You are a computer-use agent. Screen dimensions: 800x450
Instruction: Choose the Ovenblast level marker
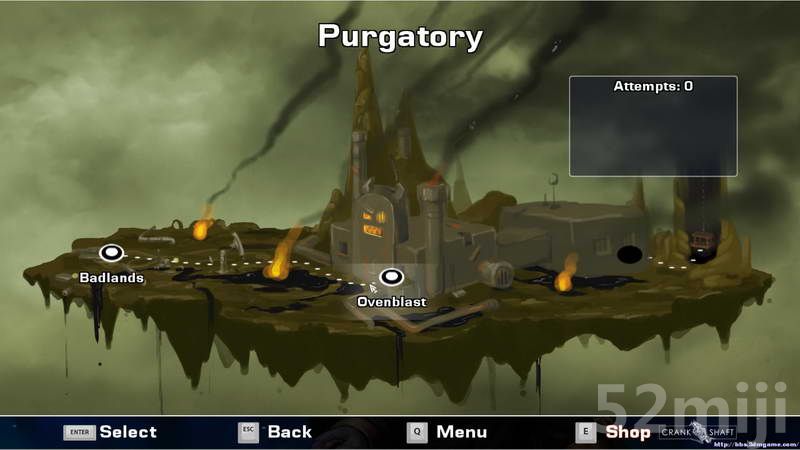click(x=391, y=276)
